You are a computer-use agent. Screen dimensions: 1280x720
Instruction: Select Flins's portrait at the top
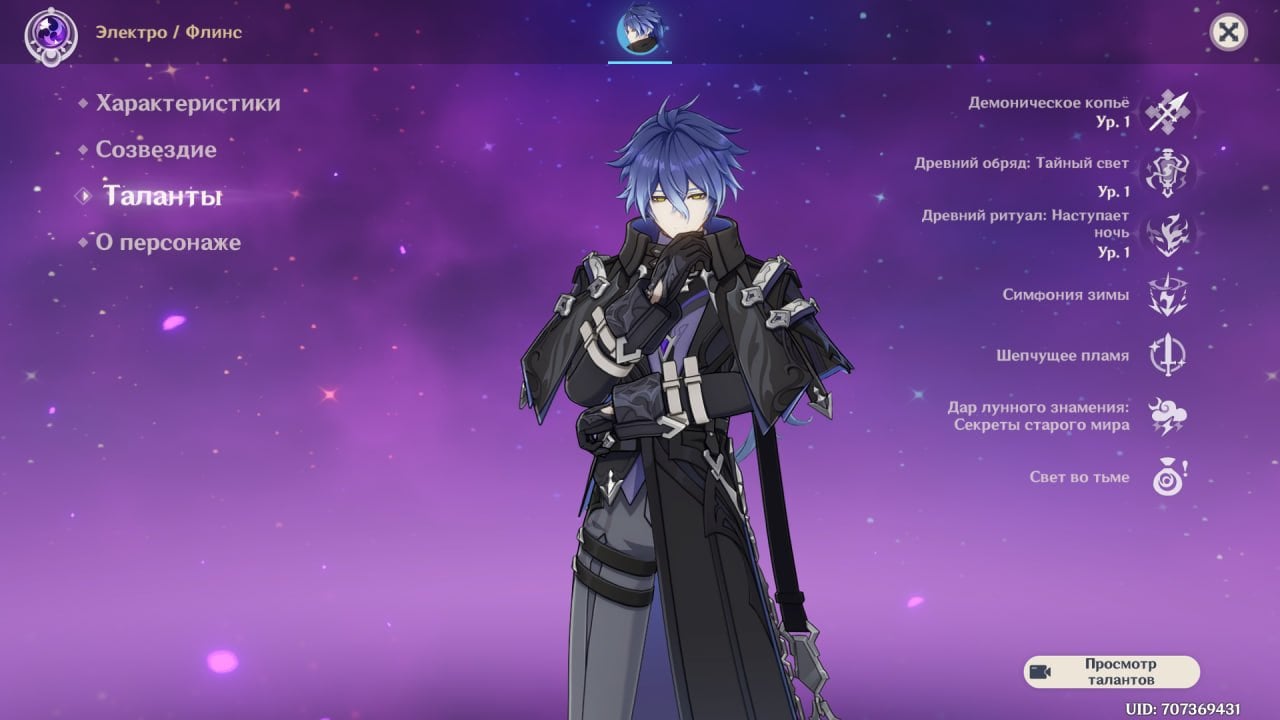pos(640,30)
